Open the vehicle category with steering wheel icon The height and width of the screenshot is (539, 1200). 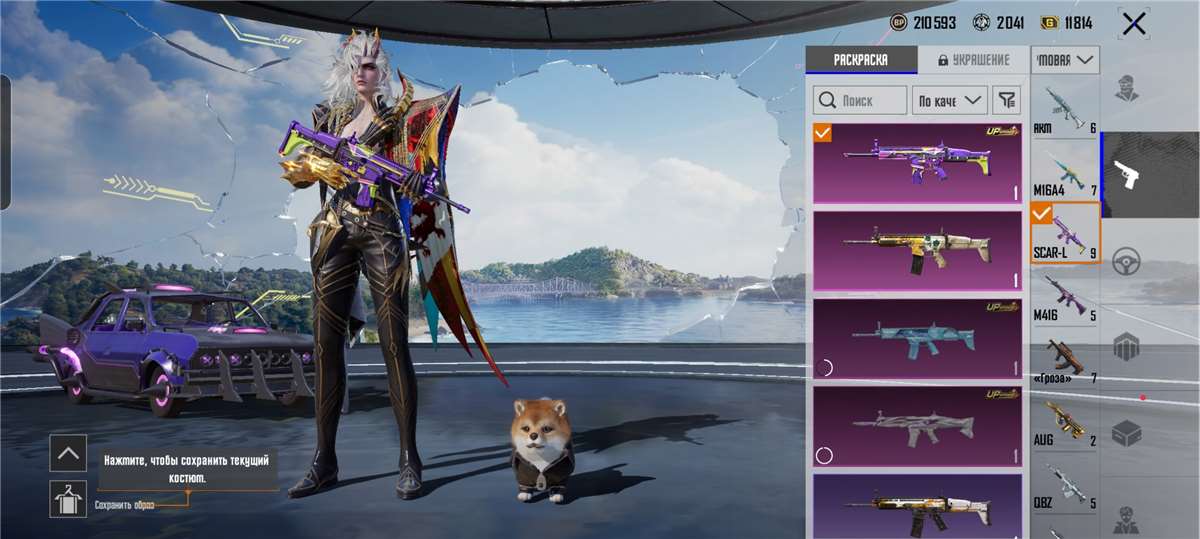pyautogui.click(x=1128, y=262)
